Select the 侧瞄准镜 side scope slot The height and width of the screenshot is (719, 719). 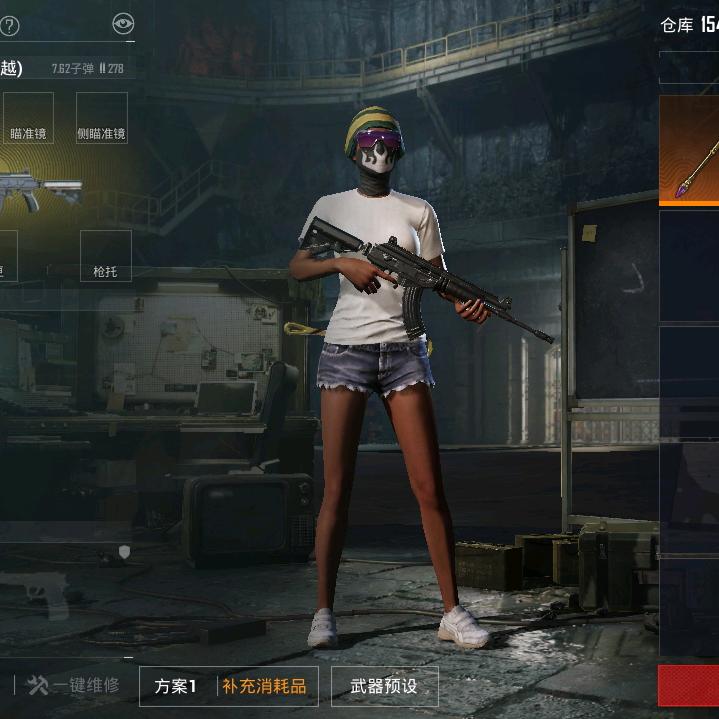[102, 118]
